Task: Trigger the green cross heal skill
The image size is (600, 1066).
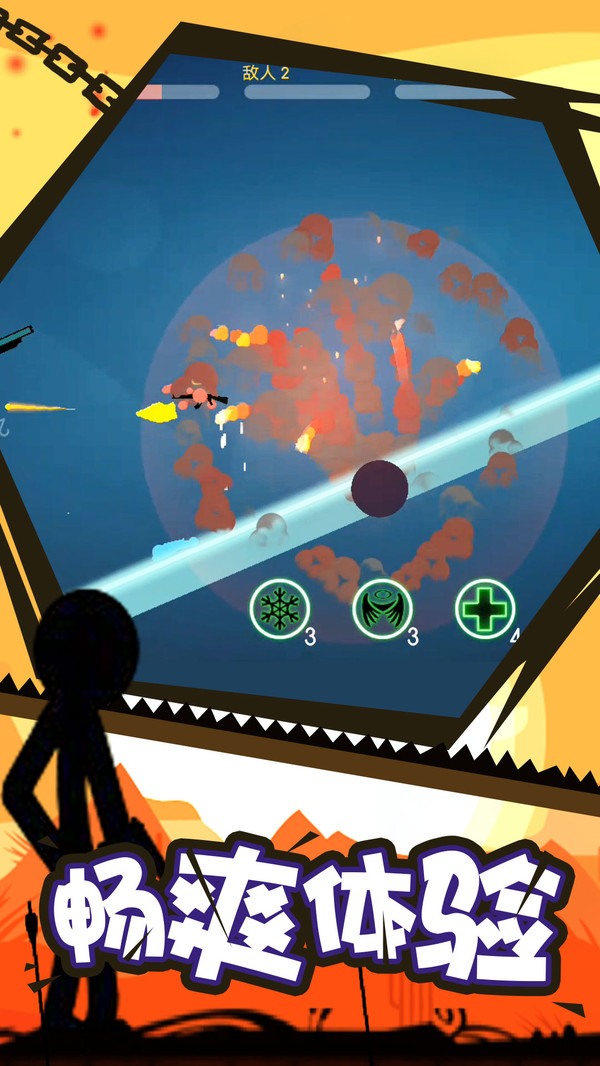Action: pyautogui.click(x=485, y=608)
